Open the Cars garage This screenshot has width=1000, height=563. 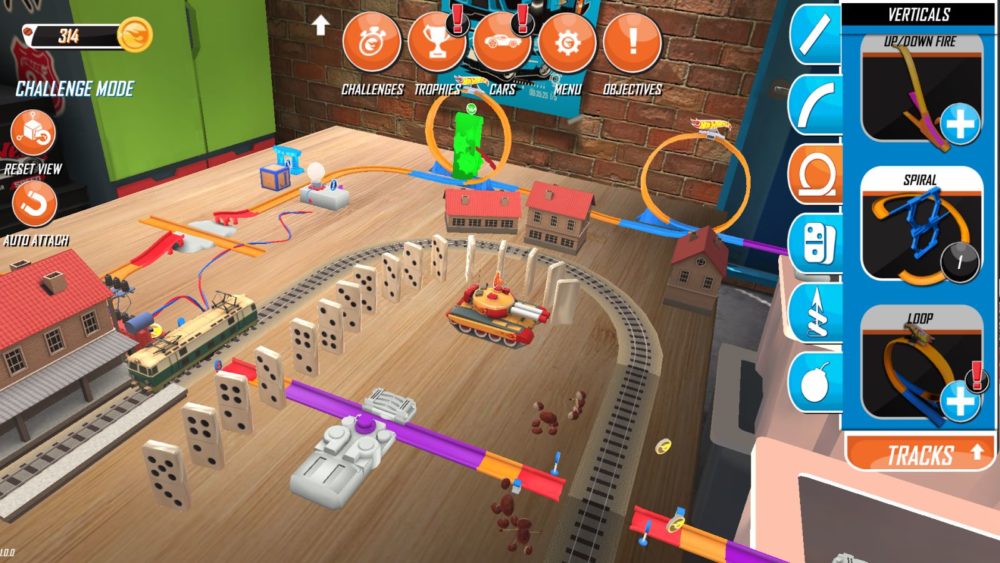pyautogui.click(x=501, y=43)
